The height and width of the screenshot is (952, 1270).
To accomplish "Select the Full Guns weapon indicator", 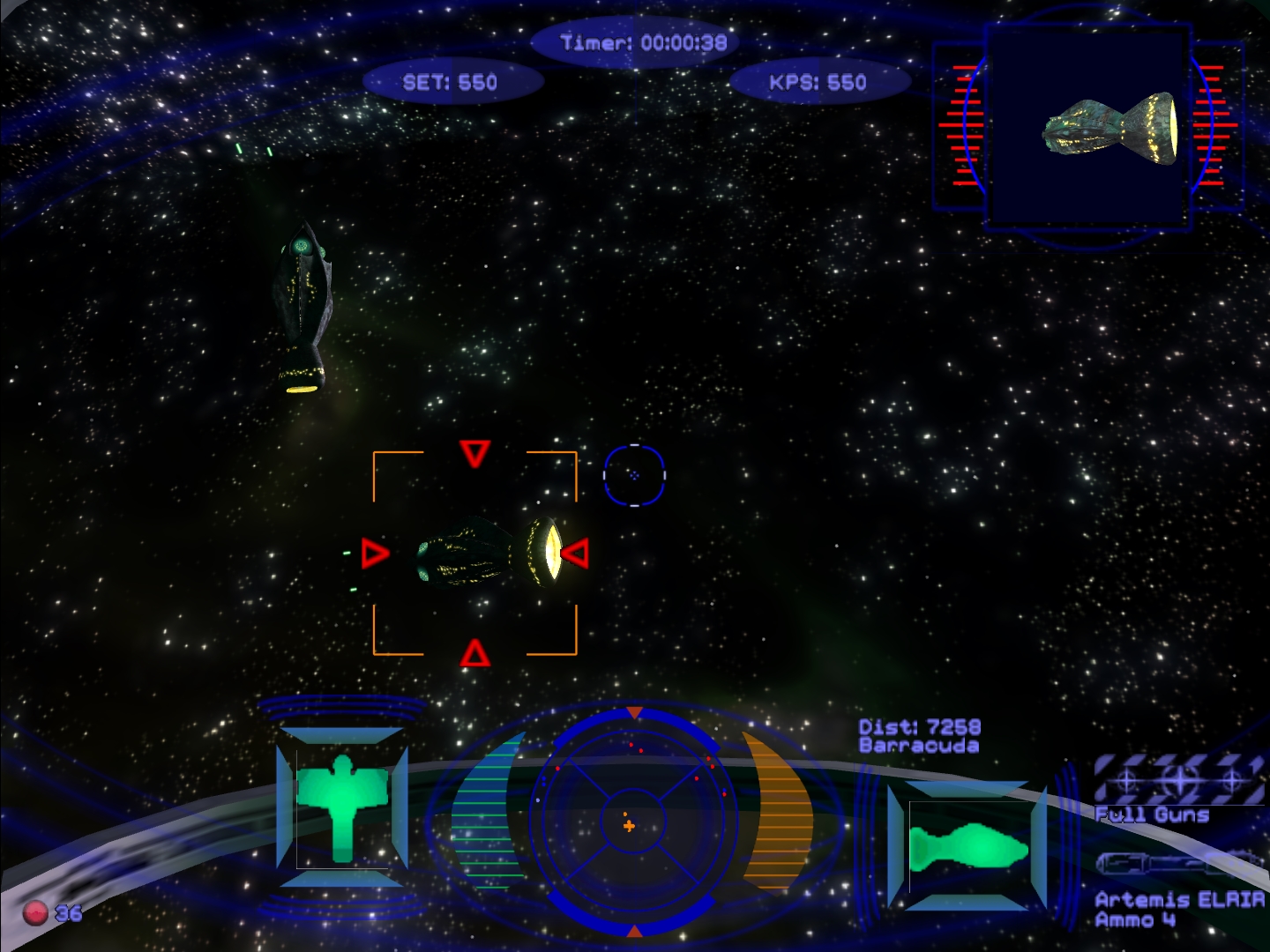I will 1177,780.
